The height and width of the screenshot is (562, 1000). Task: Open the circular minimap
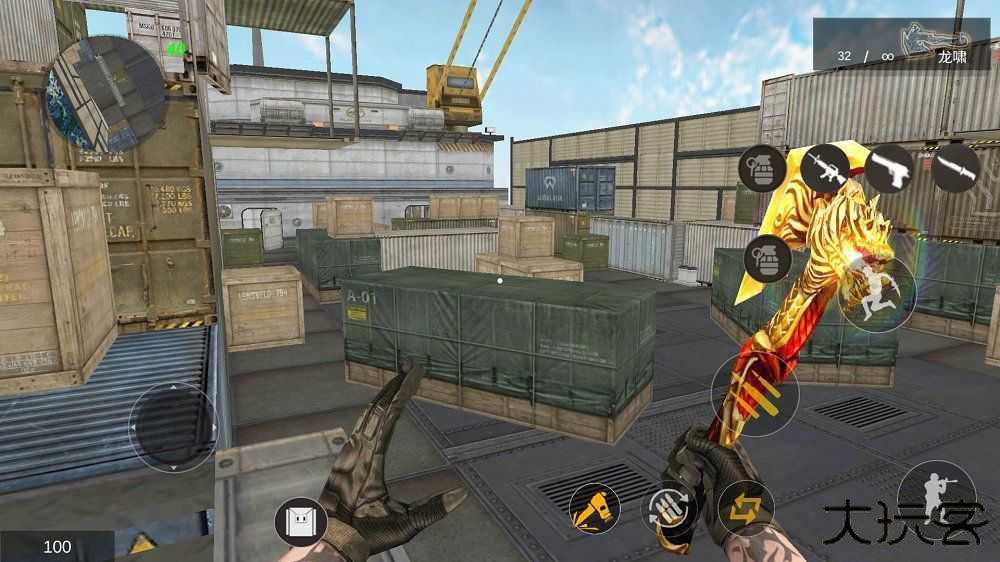pos(107,88)
